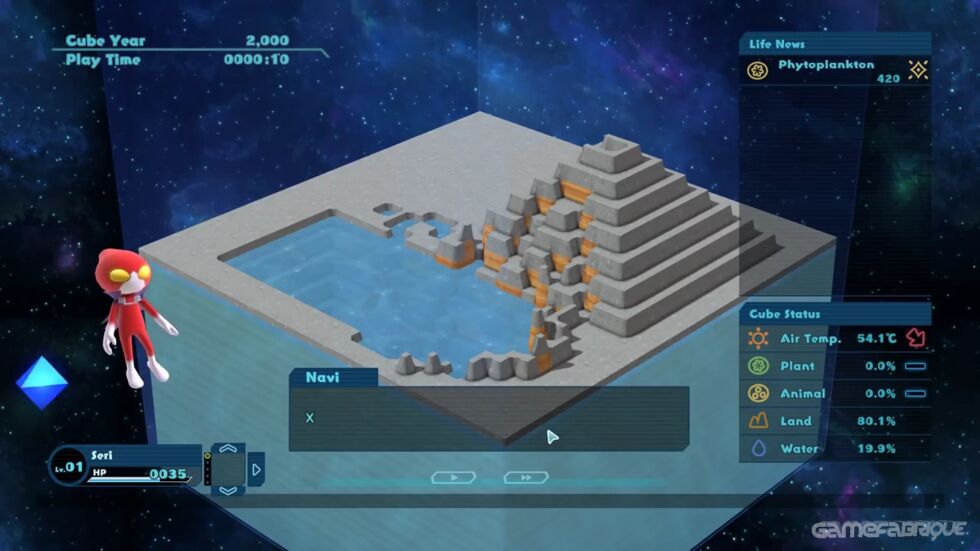This screenshot has width=980, height=551.
Task: Select the empty item slot beside Seri
Action: pyautogui.click(x=228, y=469)
